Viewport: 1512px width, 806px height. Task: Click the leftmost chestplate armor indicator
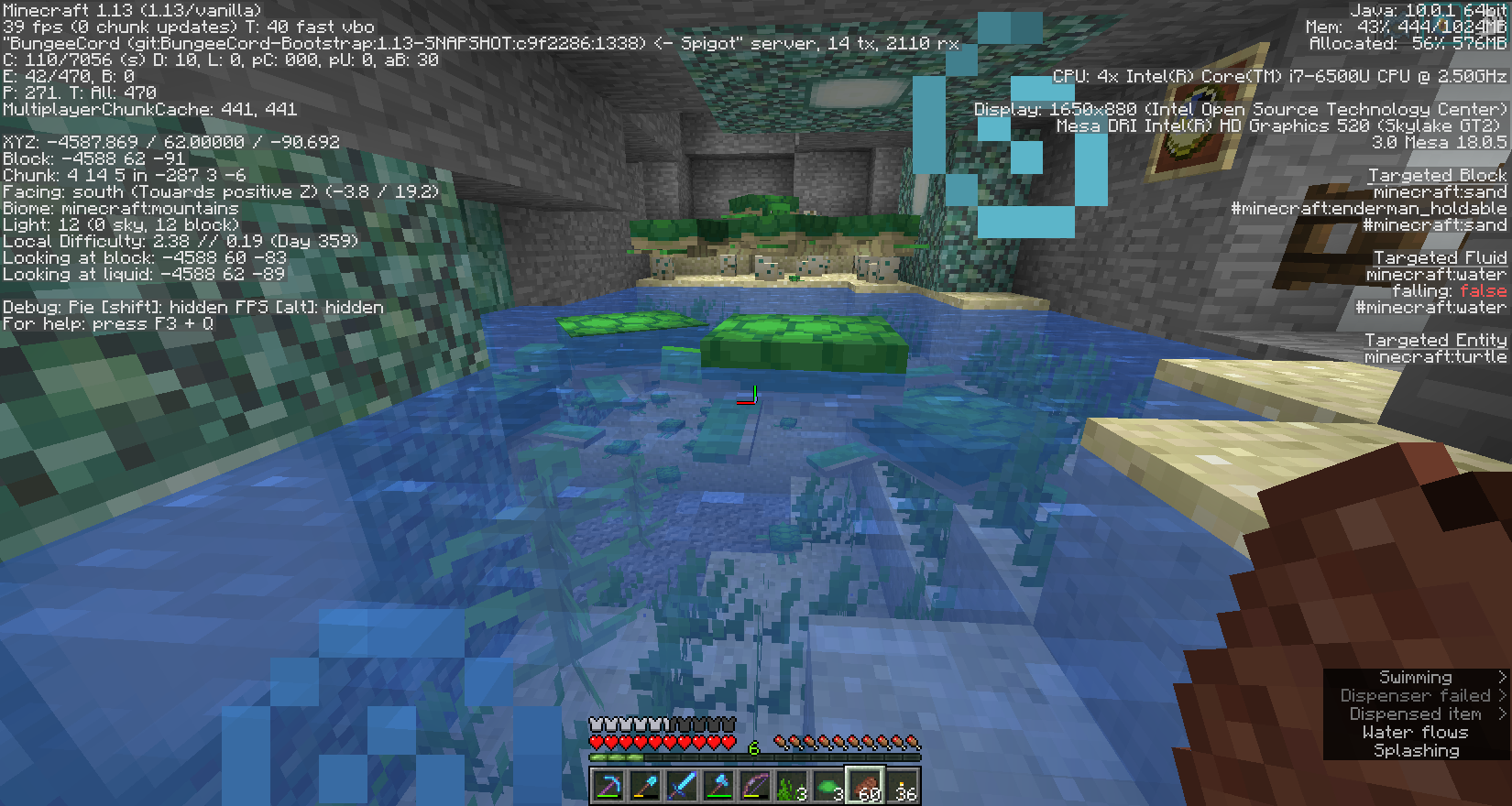coord(597,724)
